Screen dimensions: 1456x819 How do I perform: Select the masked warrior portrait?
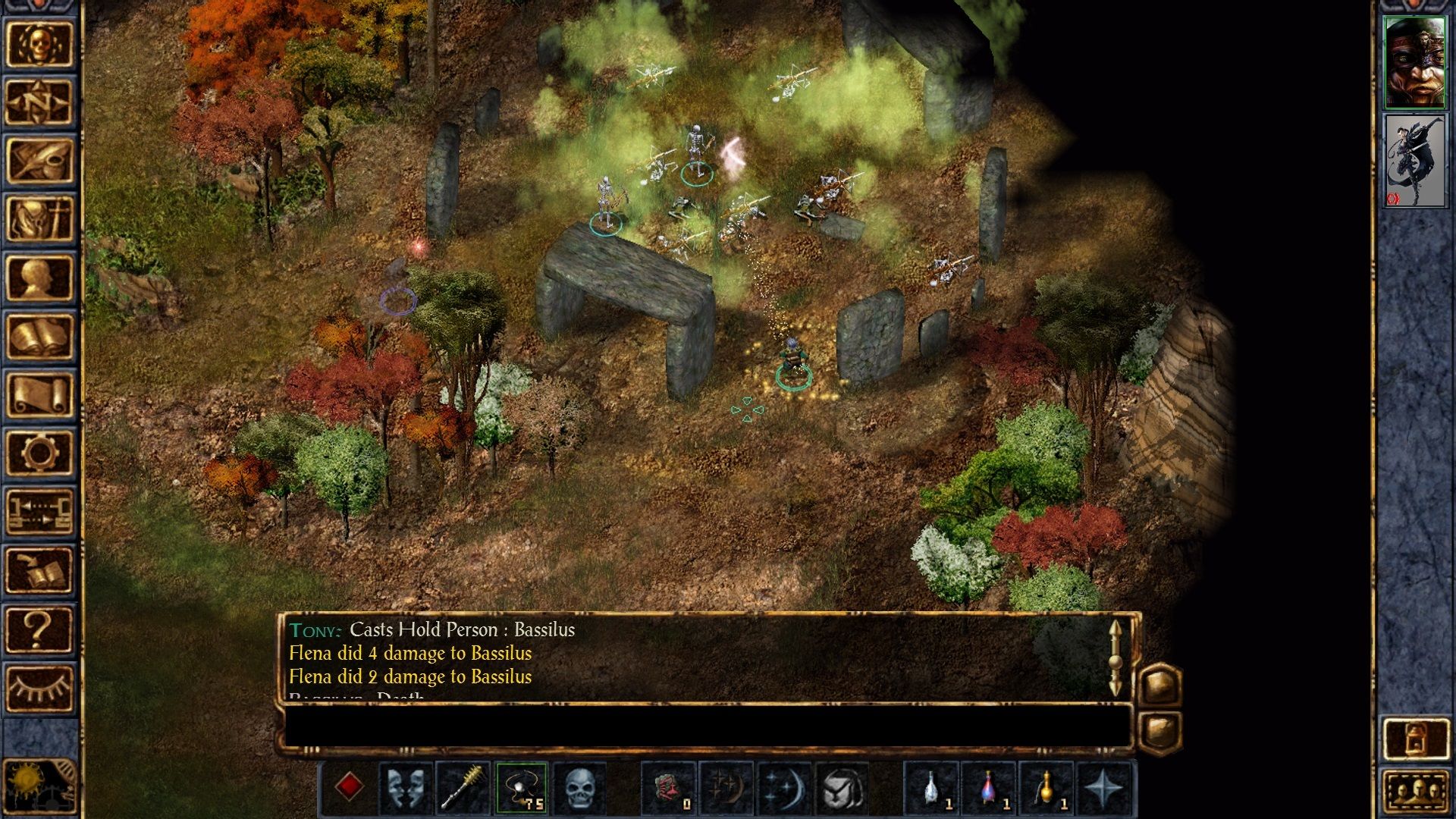pos(1415,63)
